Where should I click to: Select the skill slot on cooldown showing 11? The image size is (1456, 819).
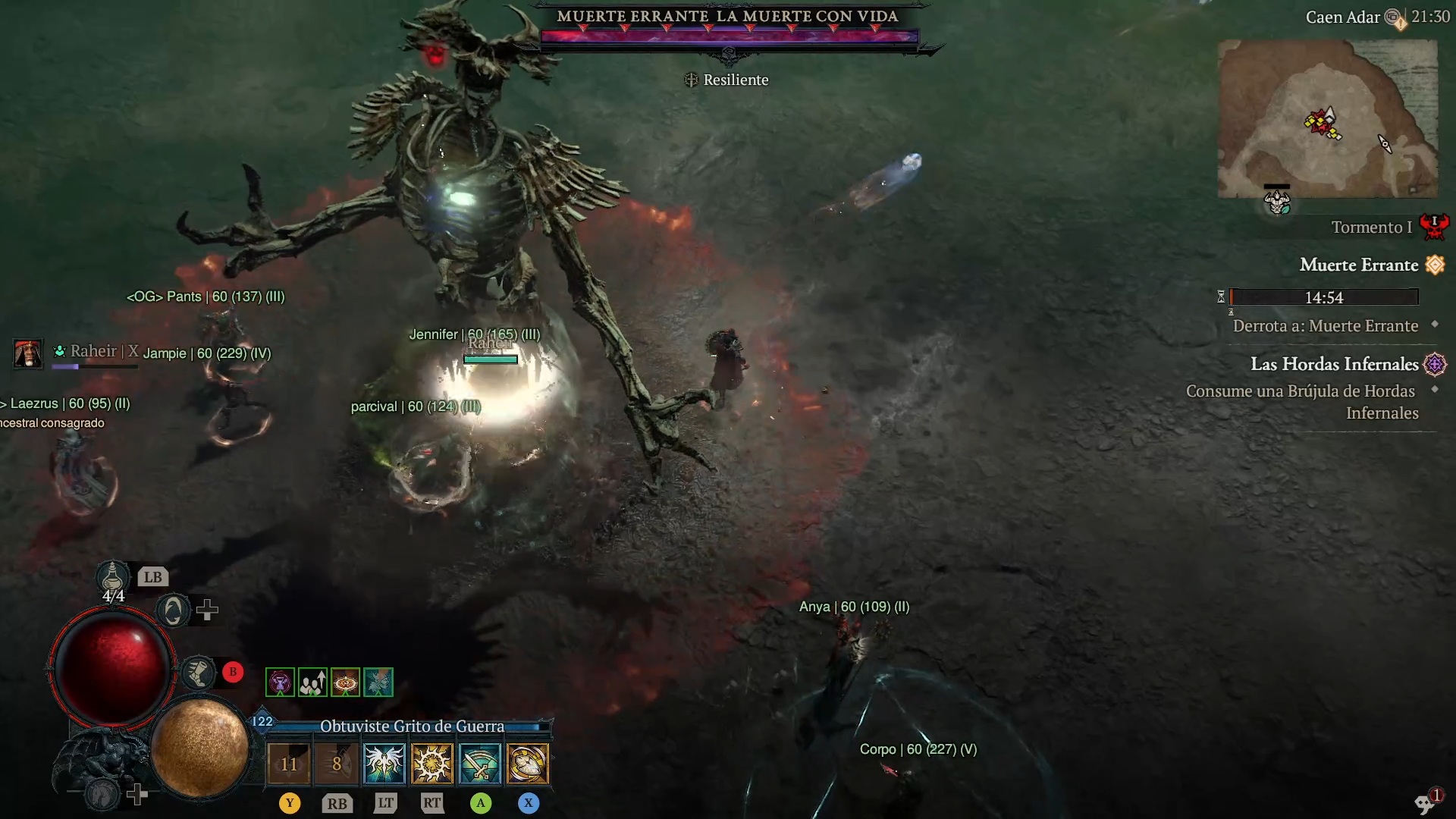[289, 763]
